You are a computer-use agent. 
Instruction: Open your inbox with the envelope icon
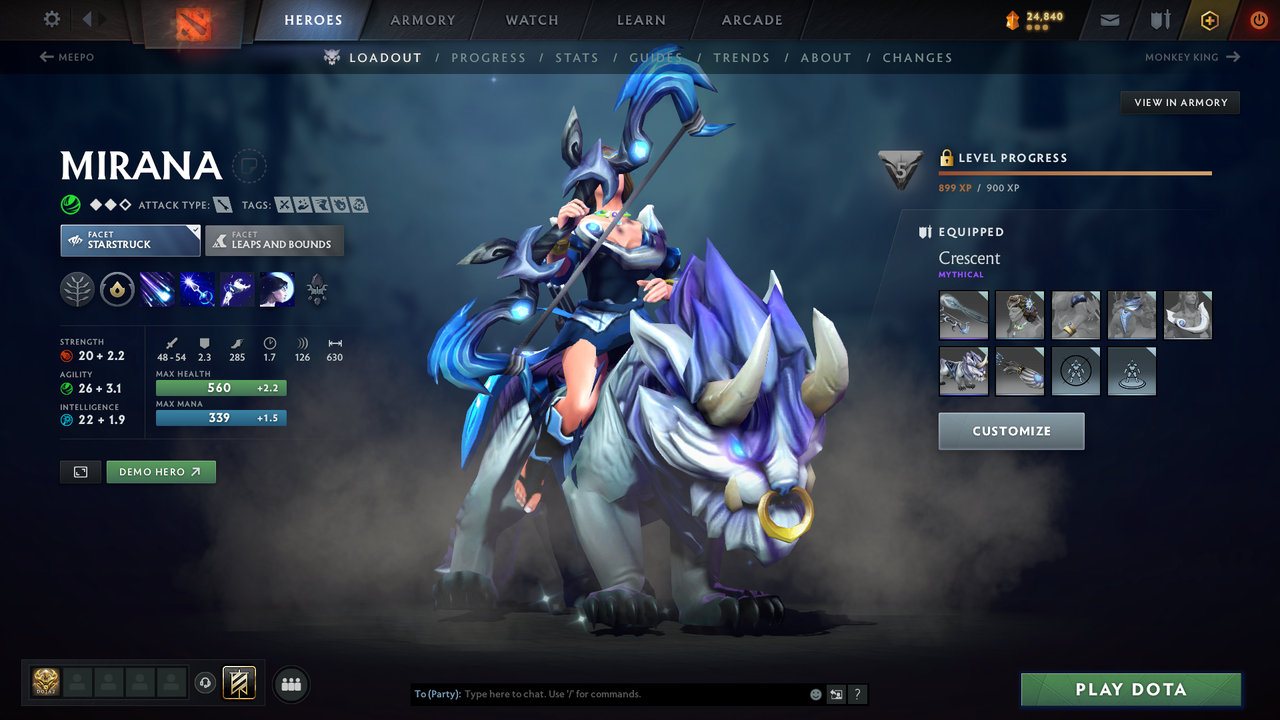pos(1108,18)
